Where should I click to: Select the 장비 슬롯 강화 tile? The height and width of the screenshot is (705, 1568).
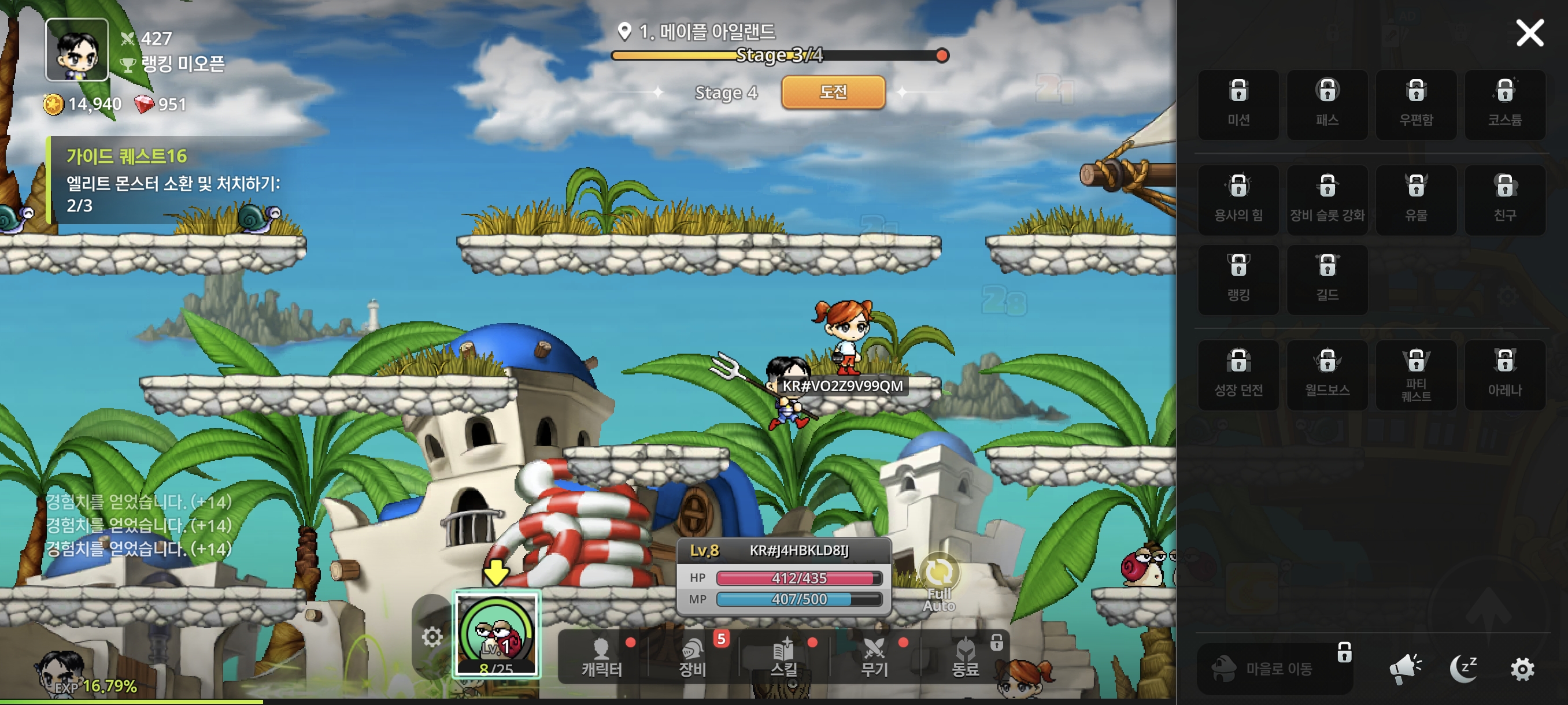(1327, 199)
